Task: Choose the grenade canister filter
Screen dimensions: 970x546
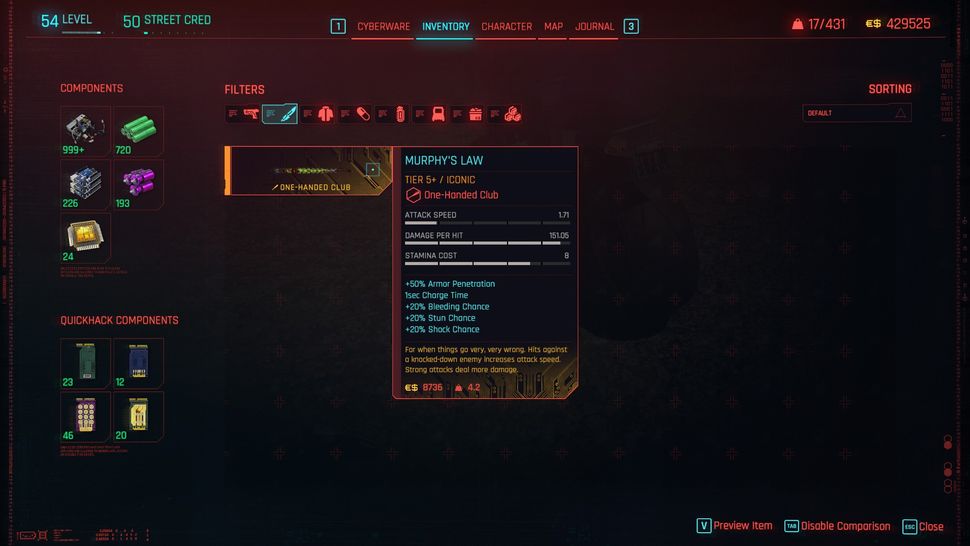Action: click(x=400, y=114)
